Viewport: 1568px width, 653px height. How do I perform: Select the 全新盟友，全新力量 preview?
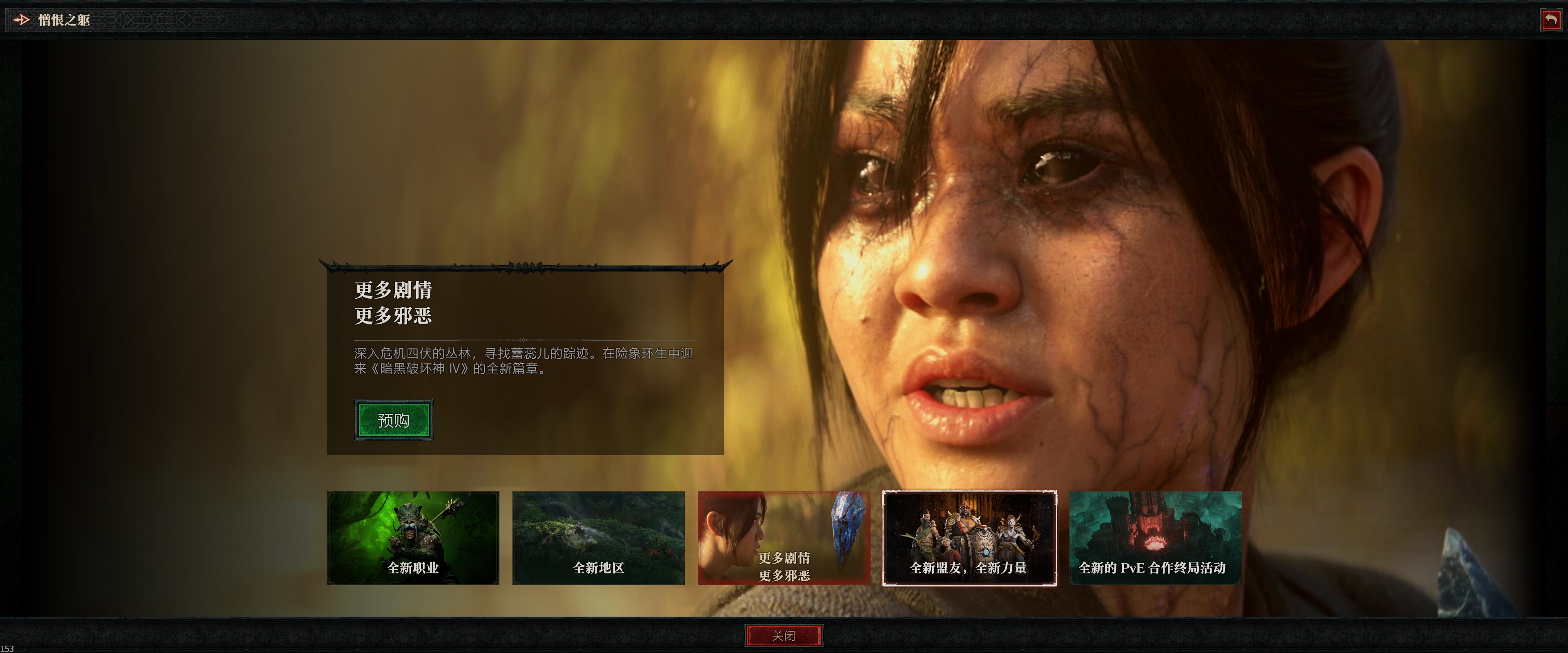point(971,537)
